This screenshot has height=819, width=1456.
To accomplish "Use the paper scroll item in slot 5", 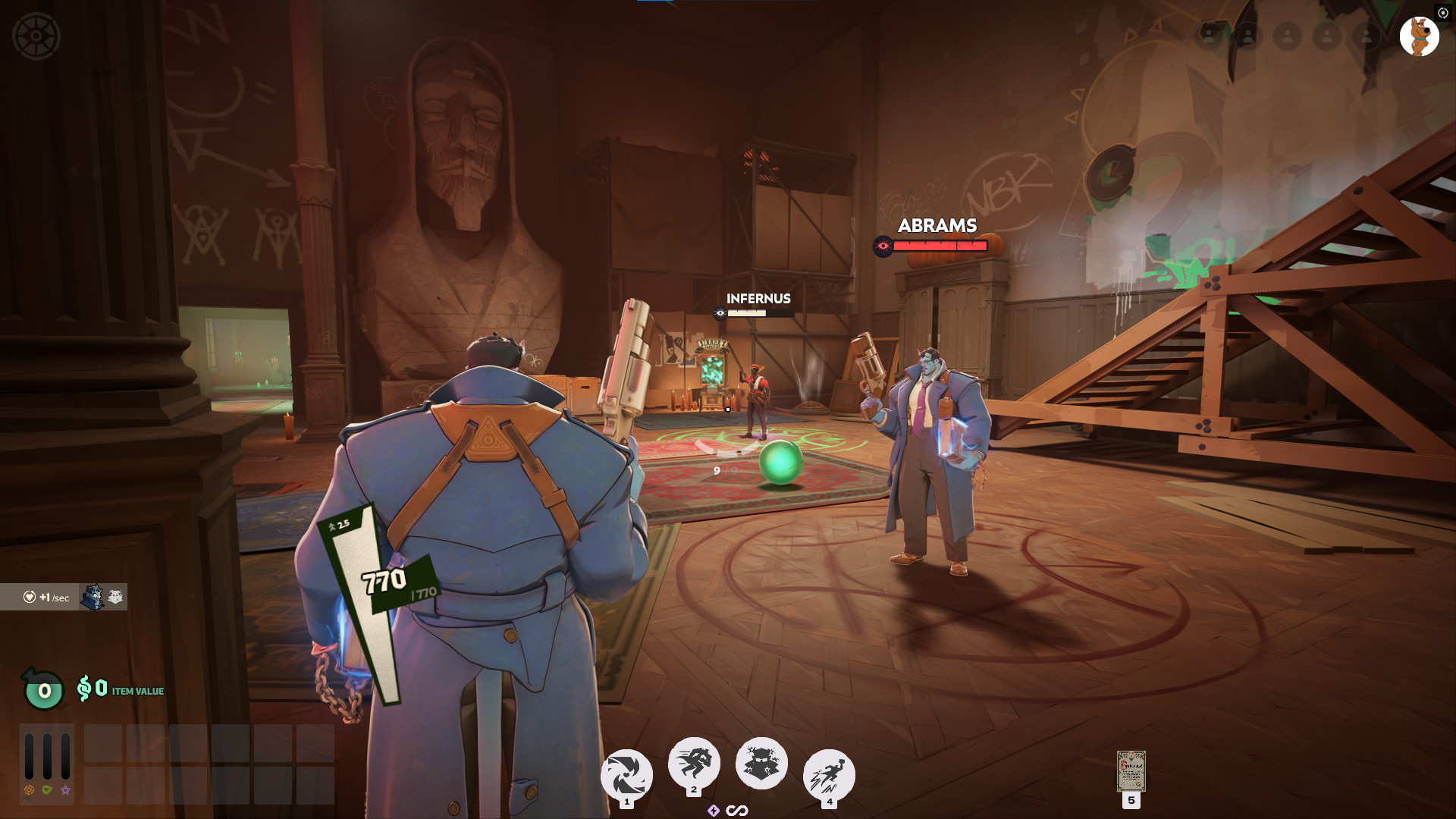I will click(1131, 772).
